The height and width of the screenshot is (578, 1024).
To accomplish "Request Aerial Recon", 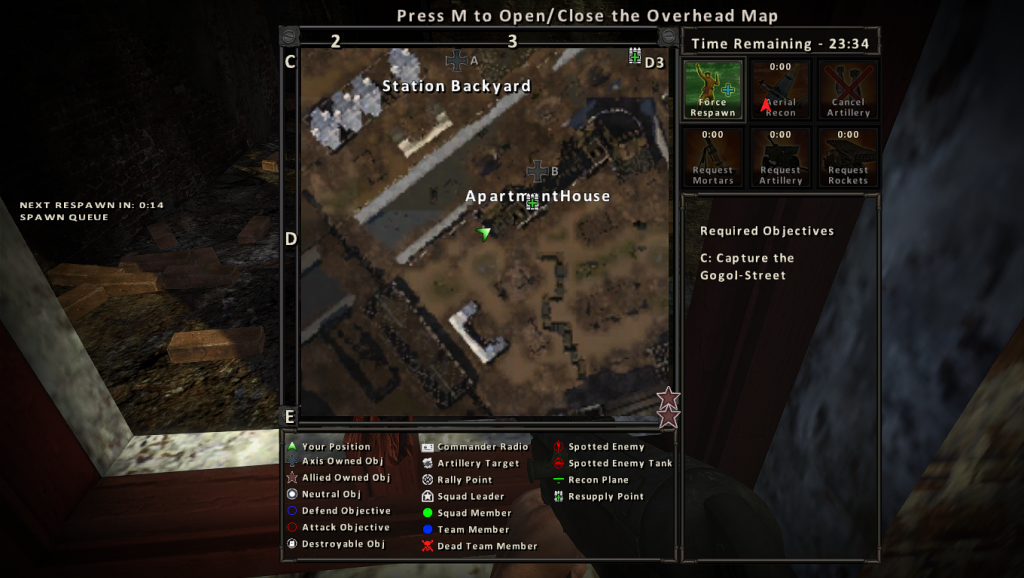I will (780, 90).
